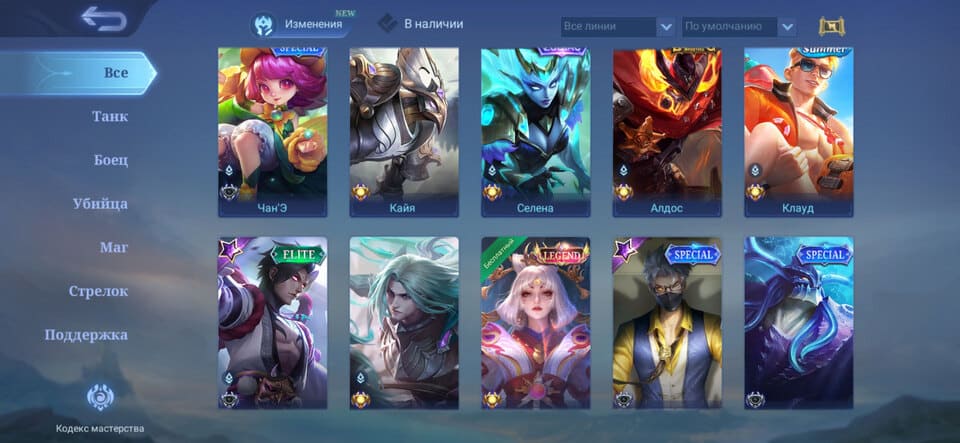Image resolution: width=960 pixels, height=443 pixels.
Task: Choose the Legend hero card marked Бесплатный
Action: click(535, 322)
